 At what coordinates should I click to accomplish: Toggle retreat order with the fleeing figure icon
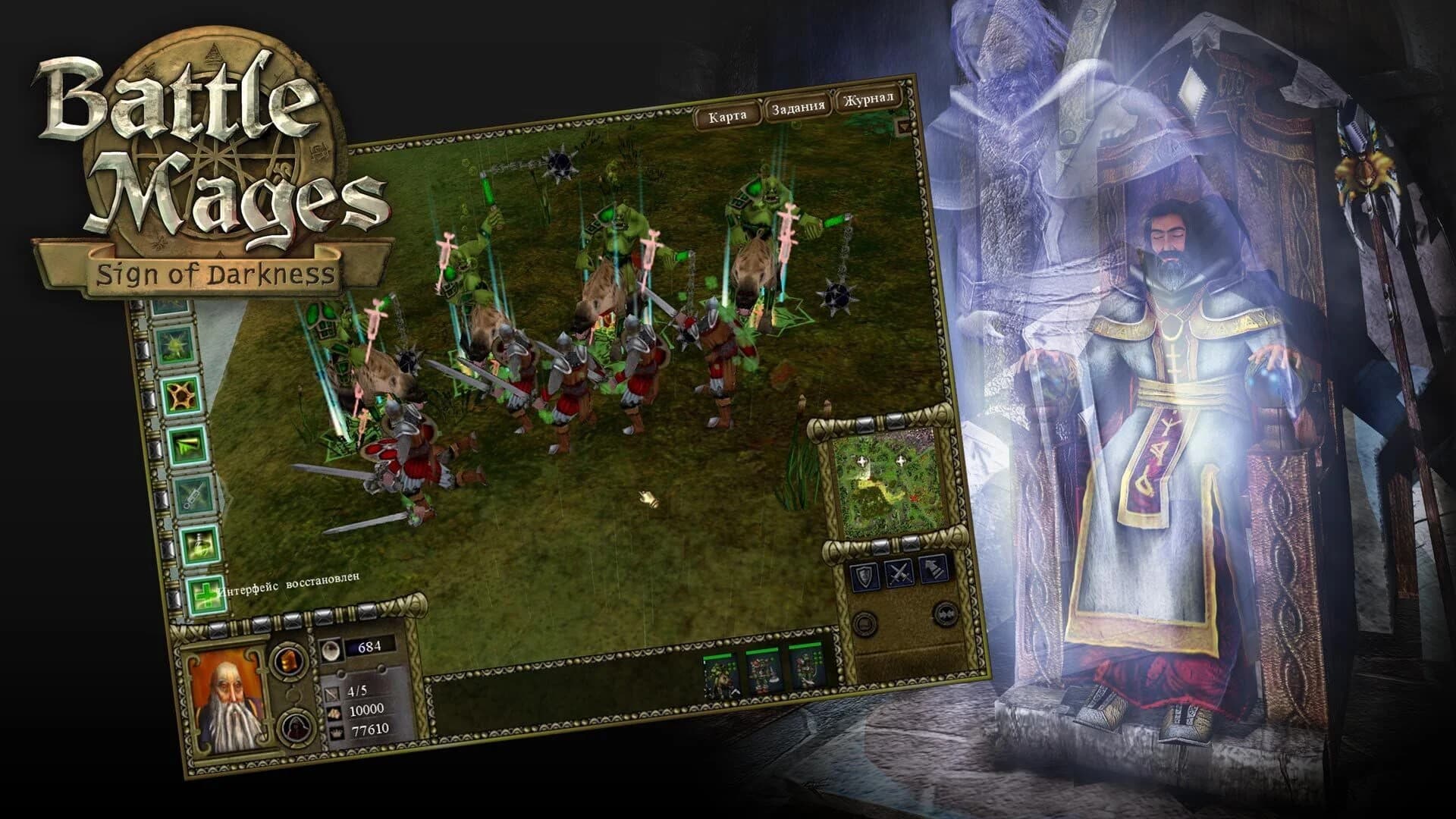[x=934, y=569]
